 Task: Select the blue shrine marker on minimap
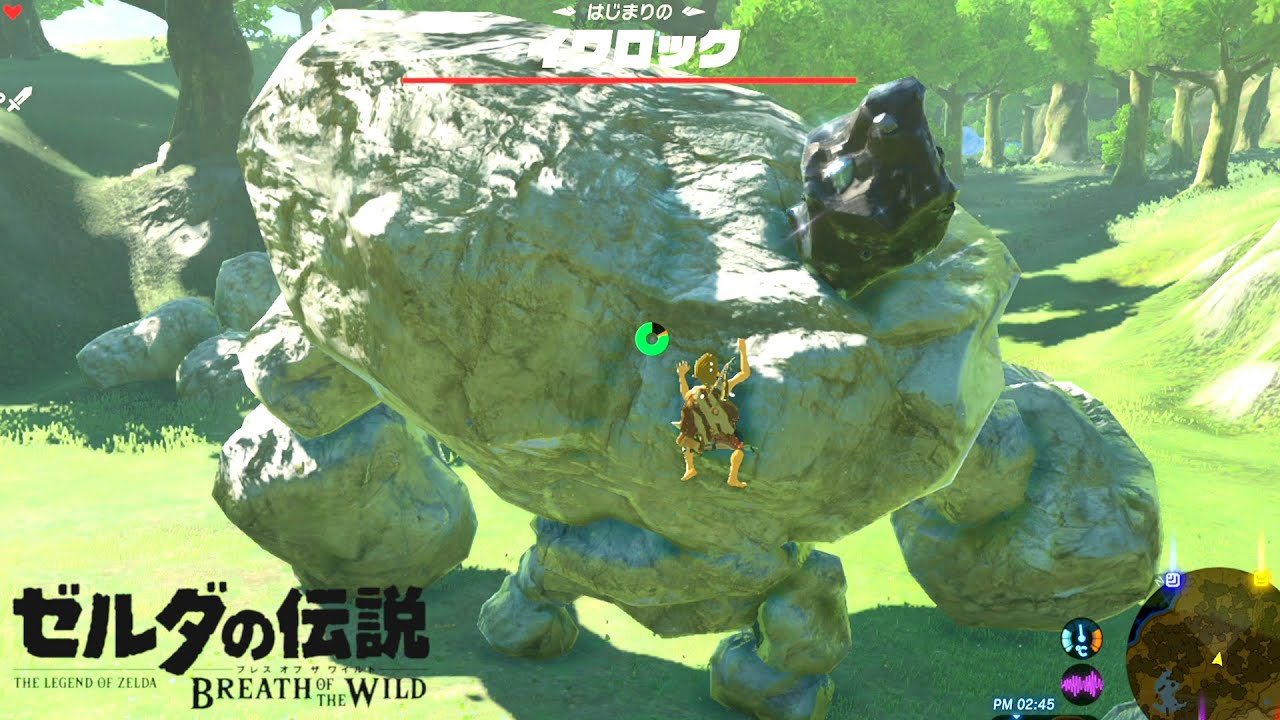(1172, 578)
